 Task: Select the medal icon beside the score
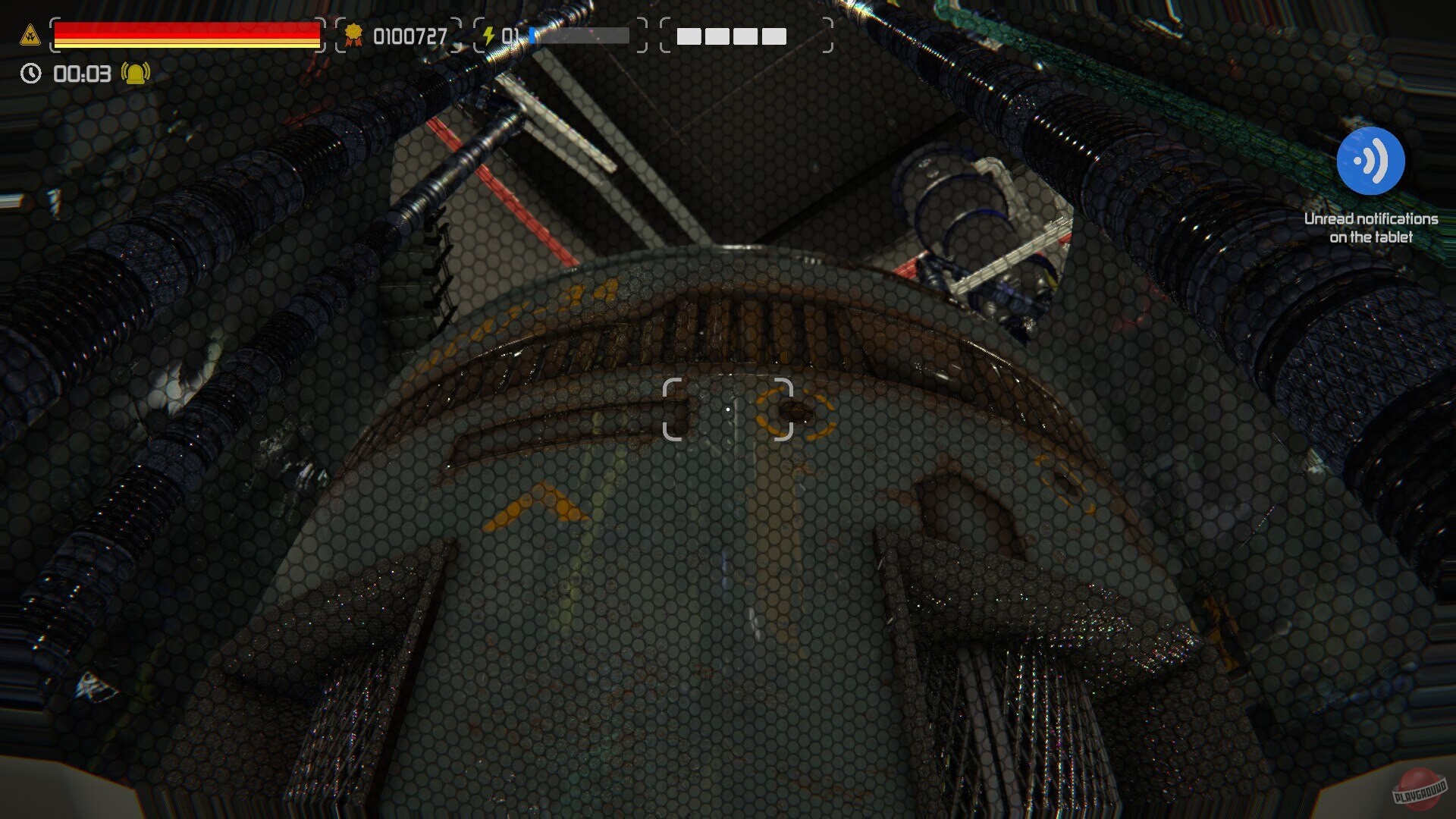tap(353, 35)
